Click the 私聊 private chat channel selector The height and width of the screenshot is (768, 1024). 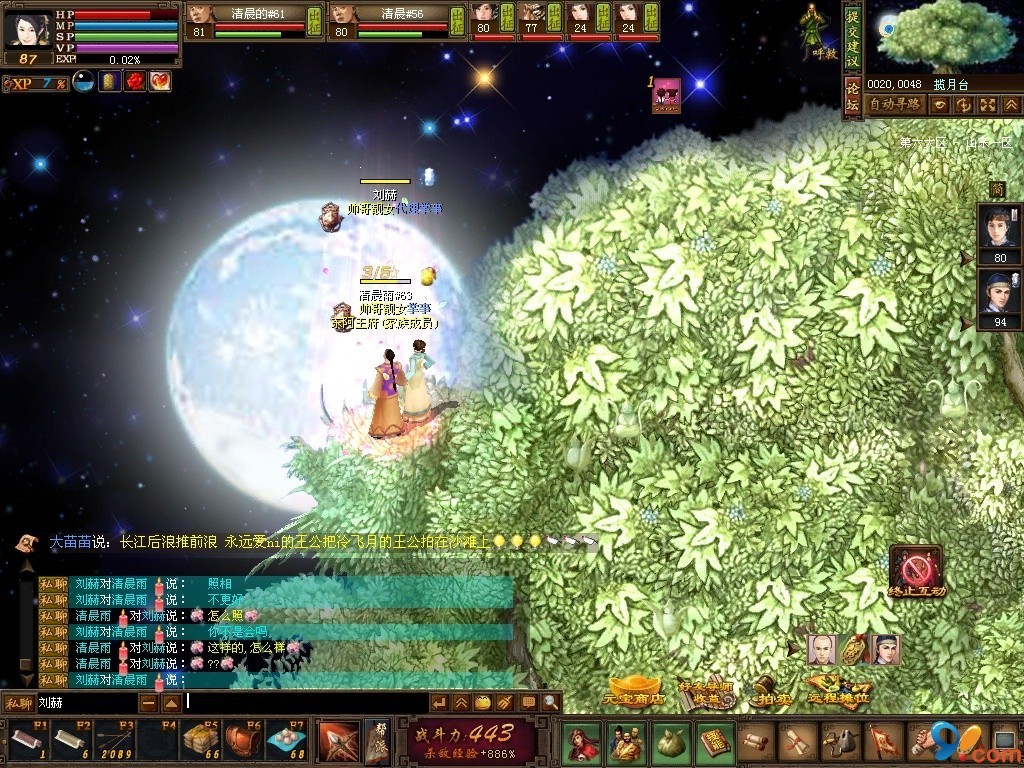(x=18, y=703)
